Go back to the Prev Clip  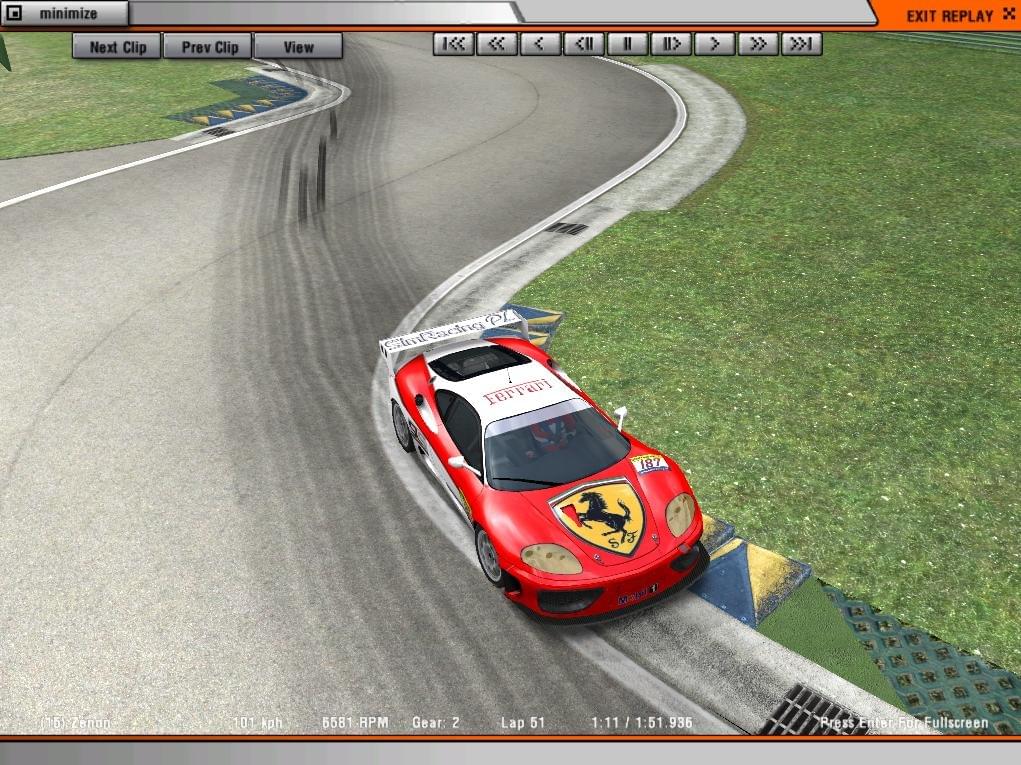[x=209, y=46]
